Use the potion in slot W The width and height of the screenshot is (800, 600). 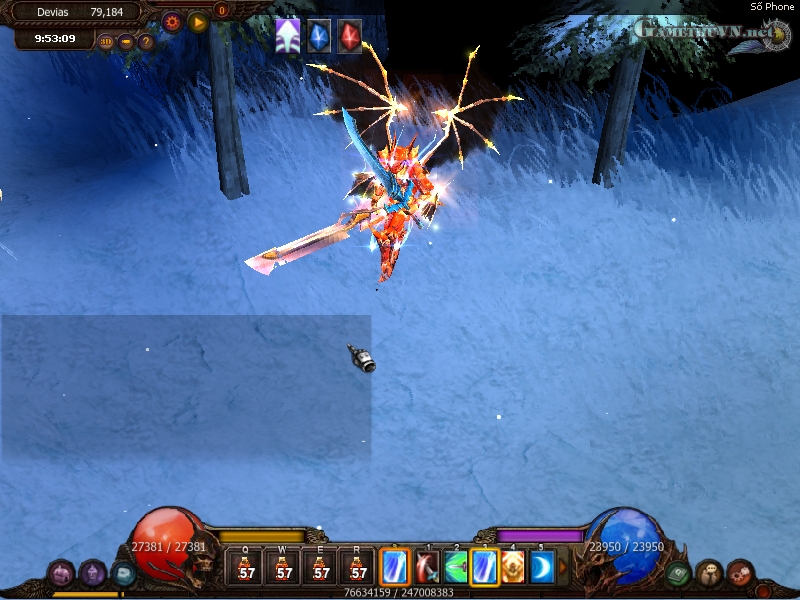click(284, 567)
